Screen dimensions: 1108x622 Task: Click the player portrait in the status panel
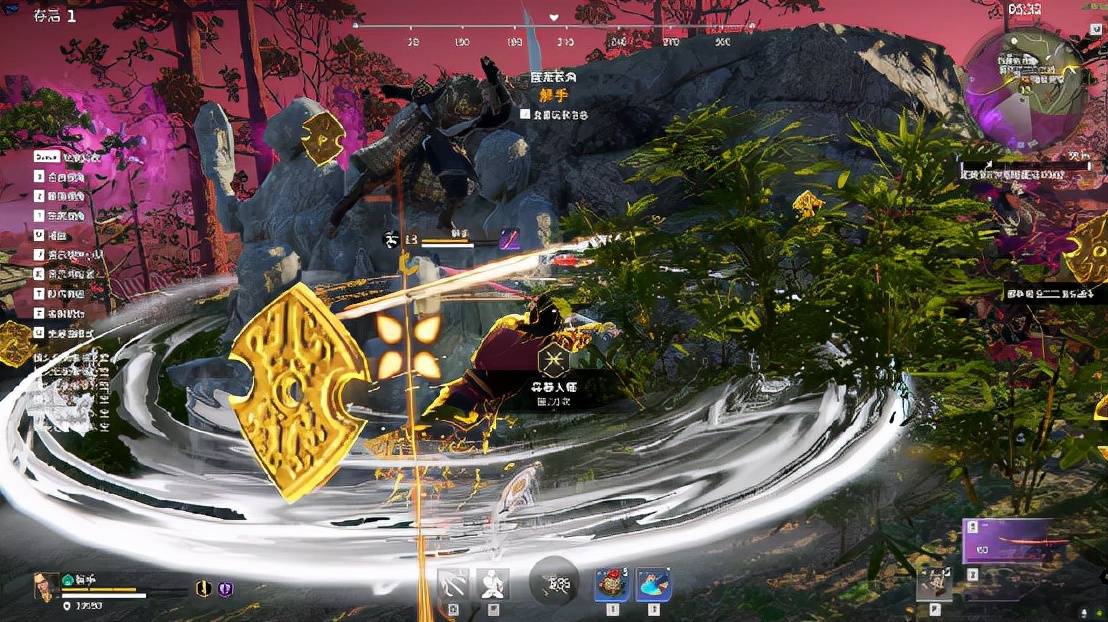click(x=46, y=587)
